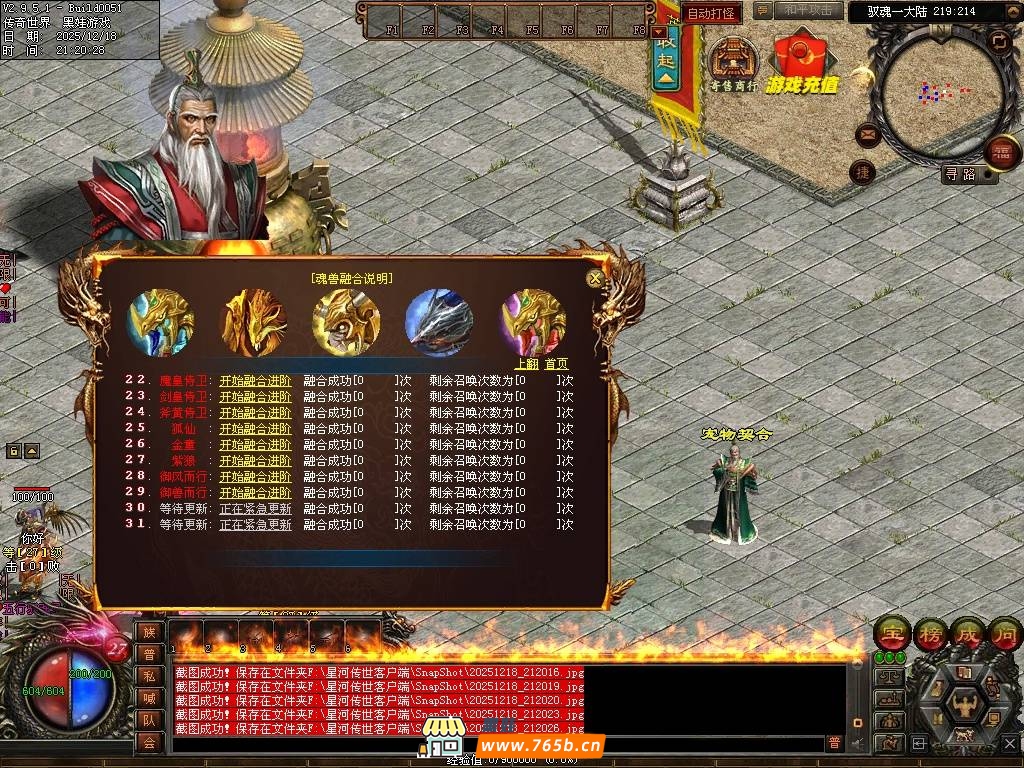1024x768 pixels.
Task: Switch the 和平攻击 attack mode
Action: [x=808, y=10]
